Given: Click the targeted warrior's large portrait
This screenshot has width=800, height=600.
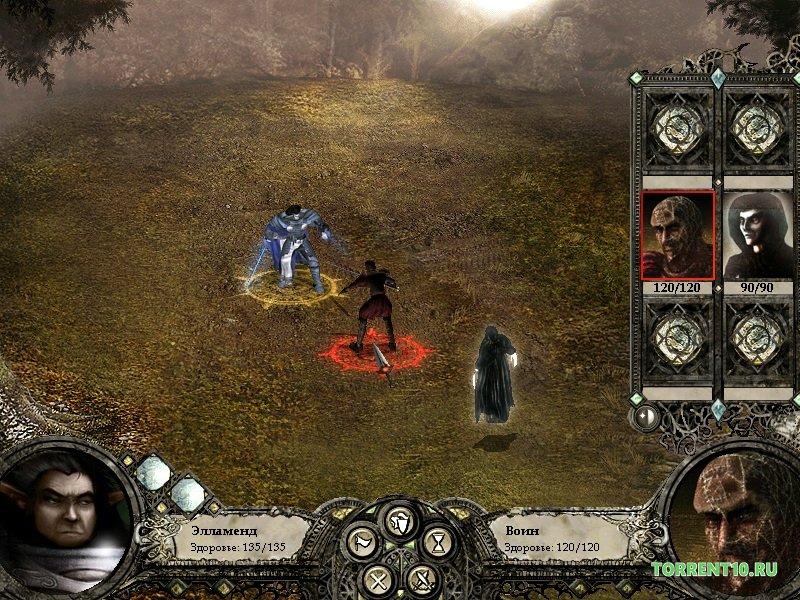Looking at the screenshot, I should coord(735,525).
